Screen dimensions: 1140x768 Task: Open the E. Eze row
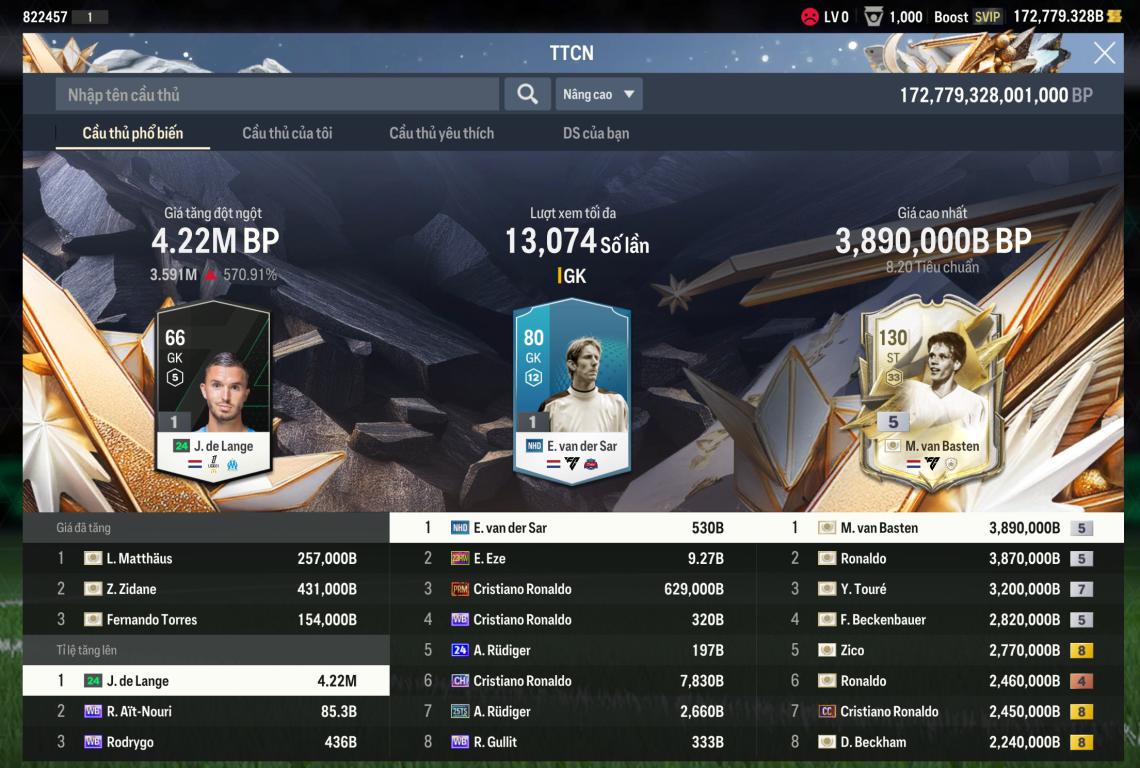(x=572, y=558)
